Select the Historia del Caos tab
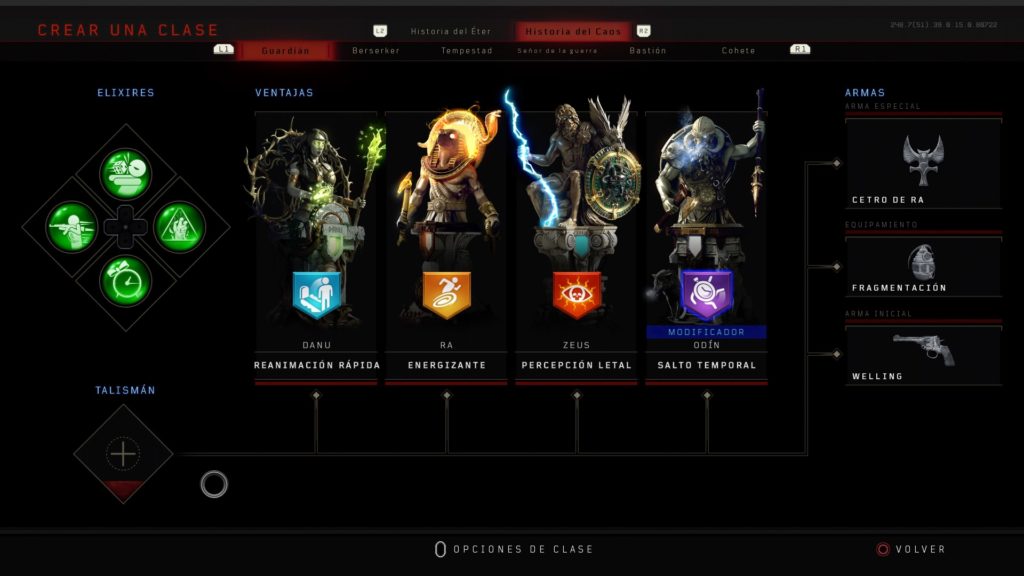1024x576 pixels. coord(573,31)
